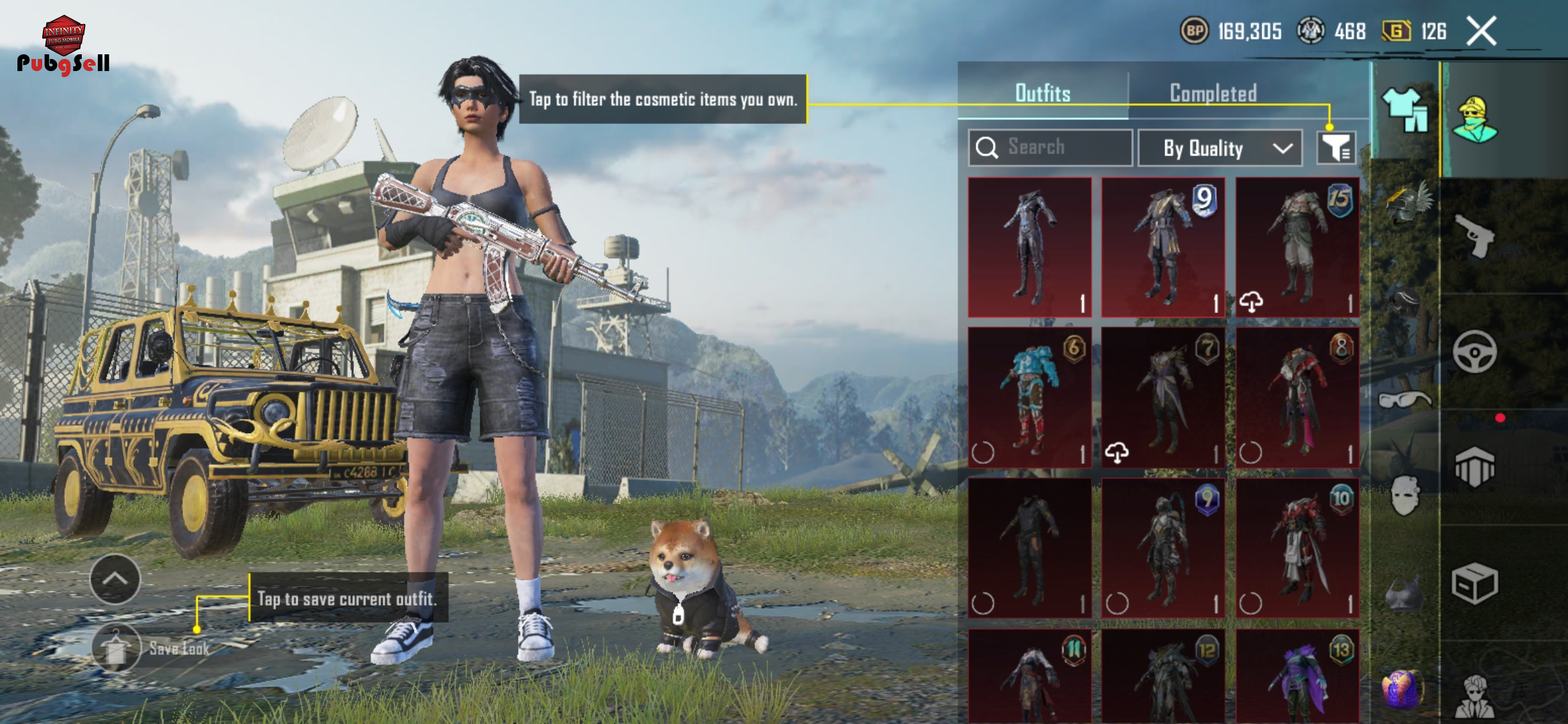The image size is (1568, 724).
Task: Pick the red outfit with badge 10
Action: [1297, 548]
